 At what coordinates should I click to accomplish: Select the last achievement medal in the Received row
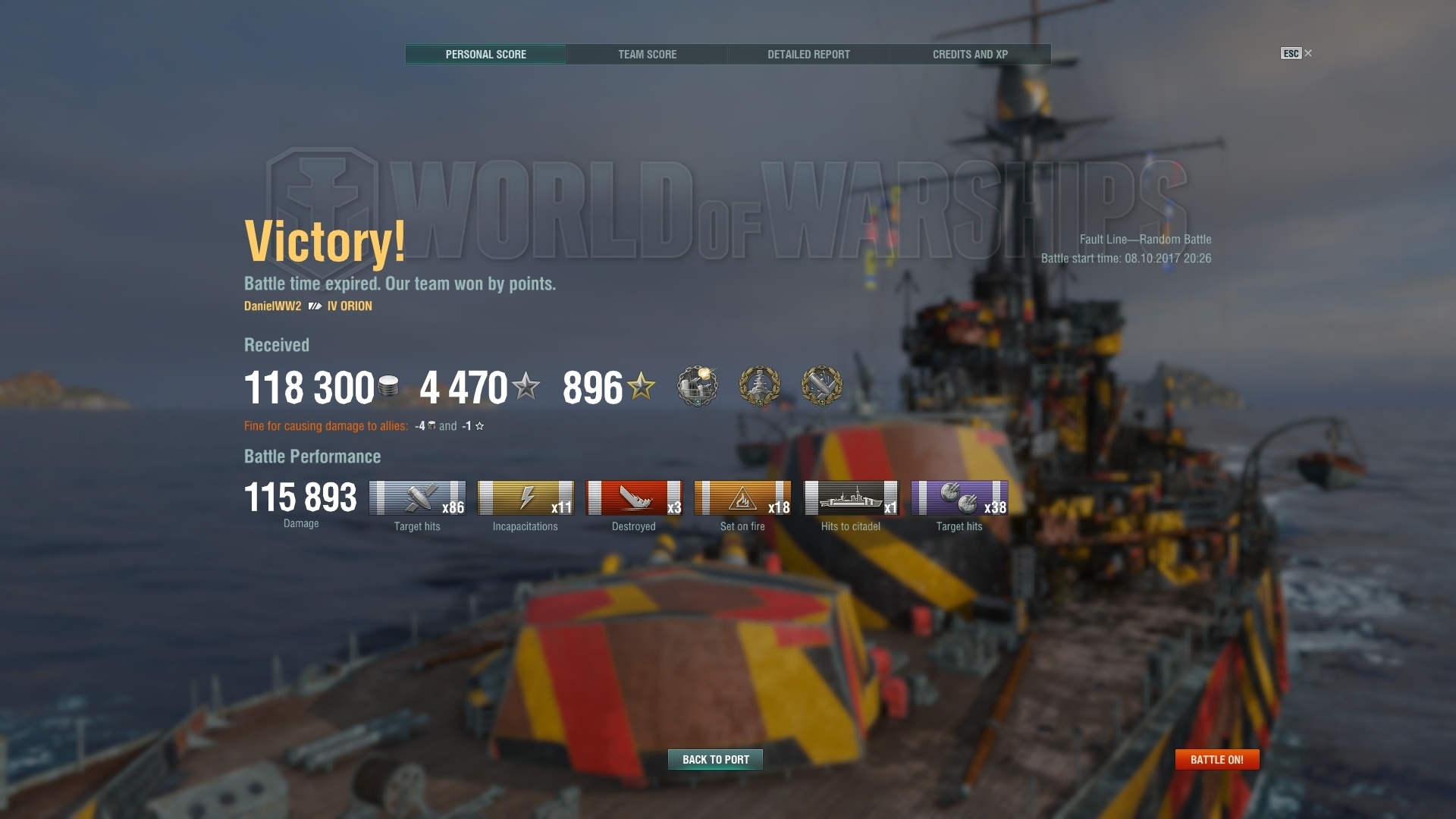click(821, 386)
